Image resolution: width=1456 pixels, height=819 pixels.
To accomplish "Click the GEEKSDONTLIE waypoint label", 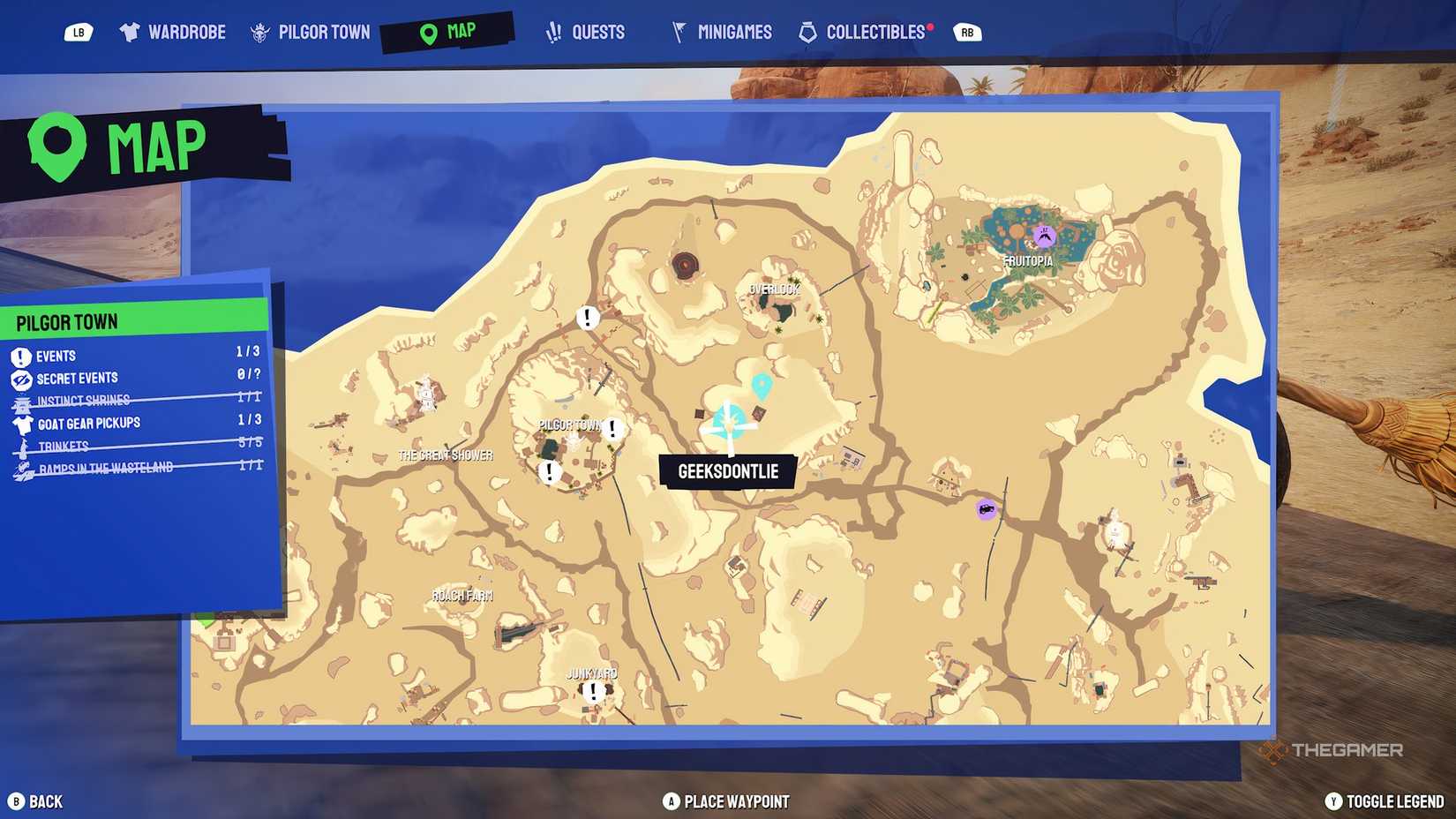I will [x=727, y=471].
